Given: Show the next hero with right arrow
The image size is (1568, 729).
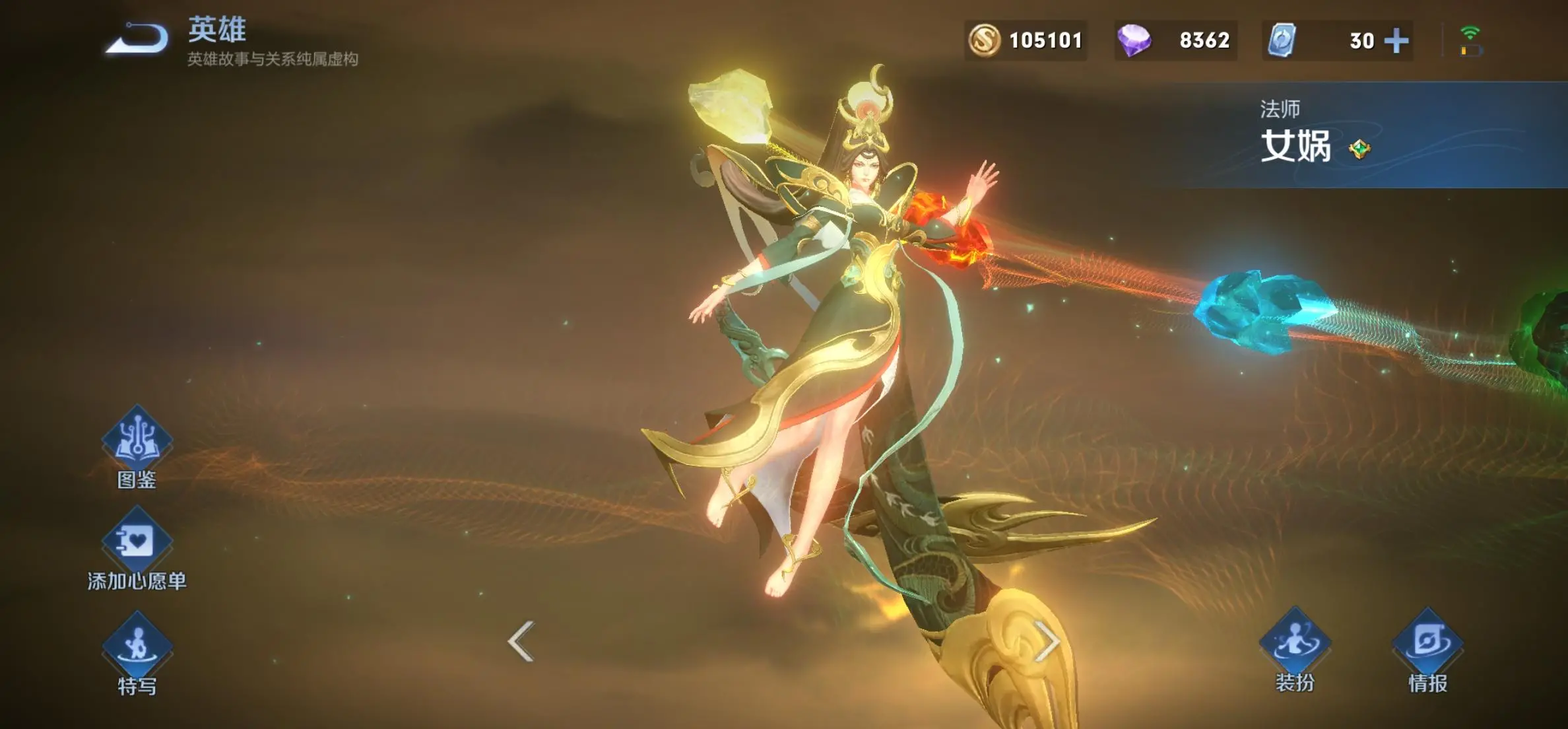Looking at the screenshot, I should (1047, 641).
